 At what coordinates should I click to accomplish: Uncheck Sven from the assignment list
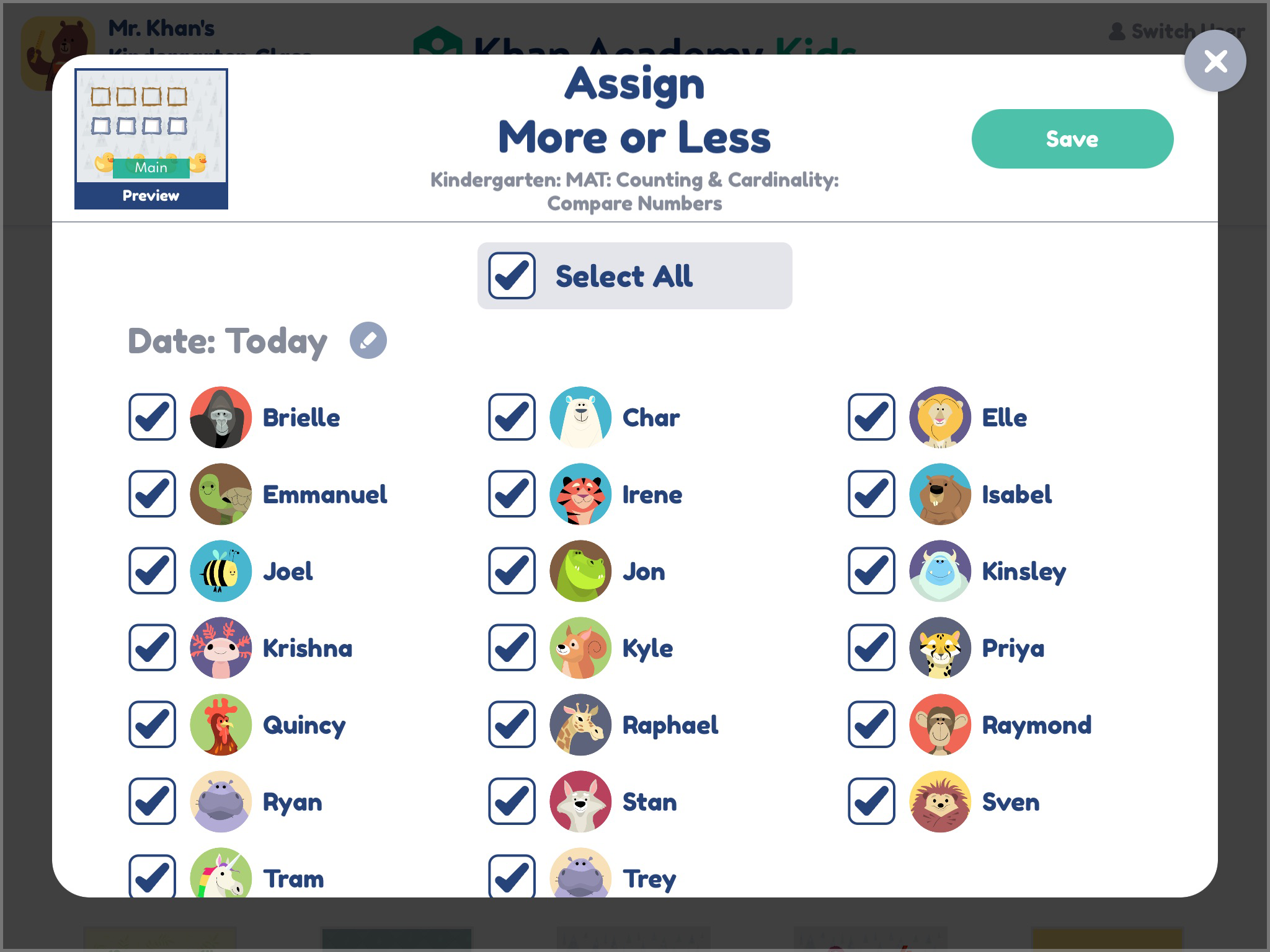click(x=870, y=802)
